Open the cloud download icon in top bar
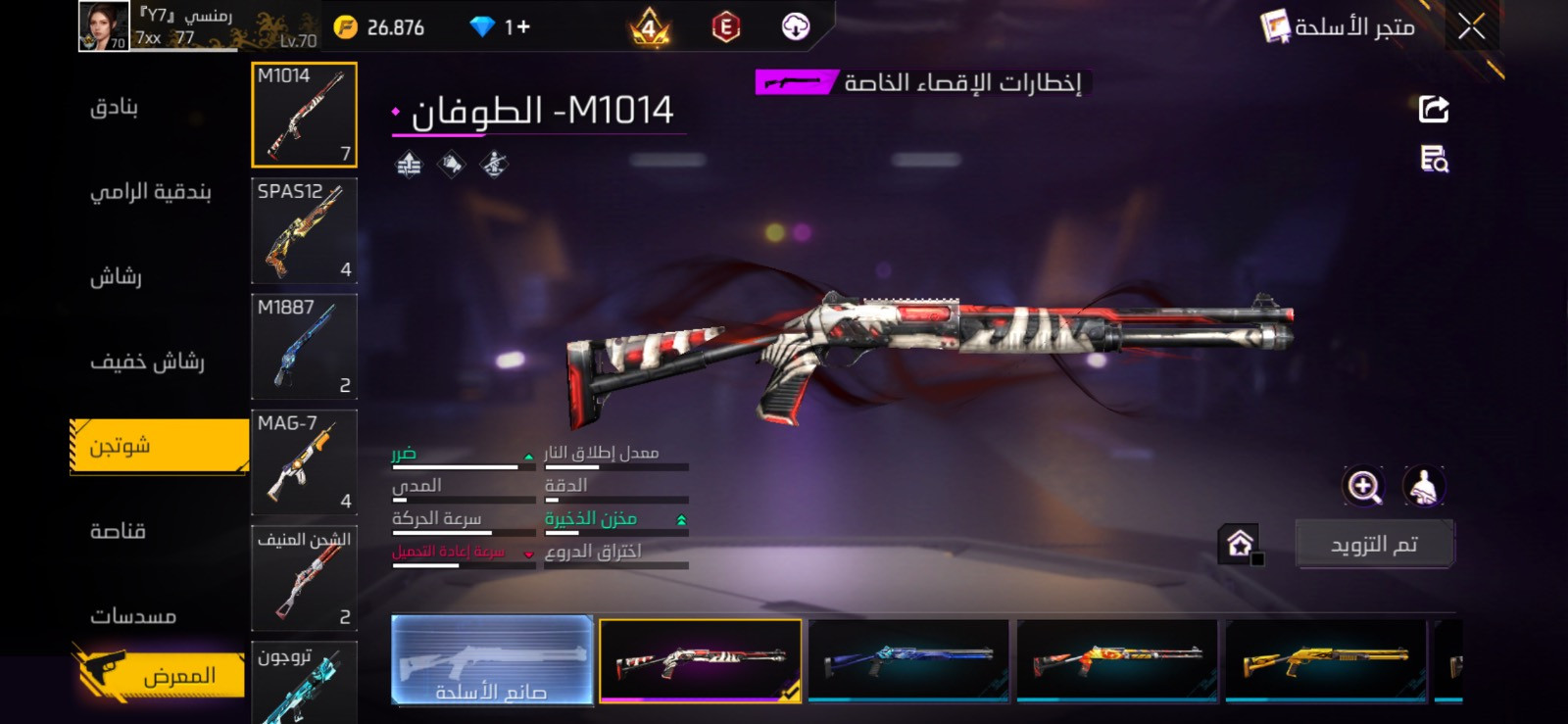Viewport: 1568px width, 724px height. 795,26
